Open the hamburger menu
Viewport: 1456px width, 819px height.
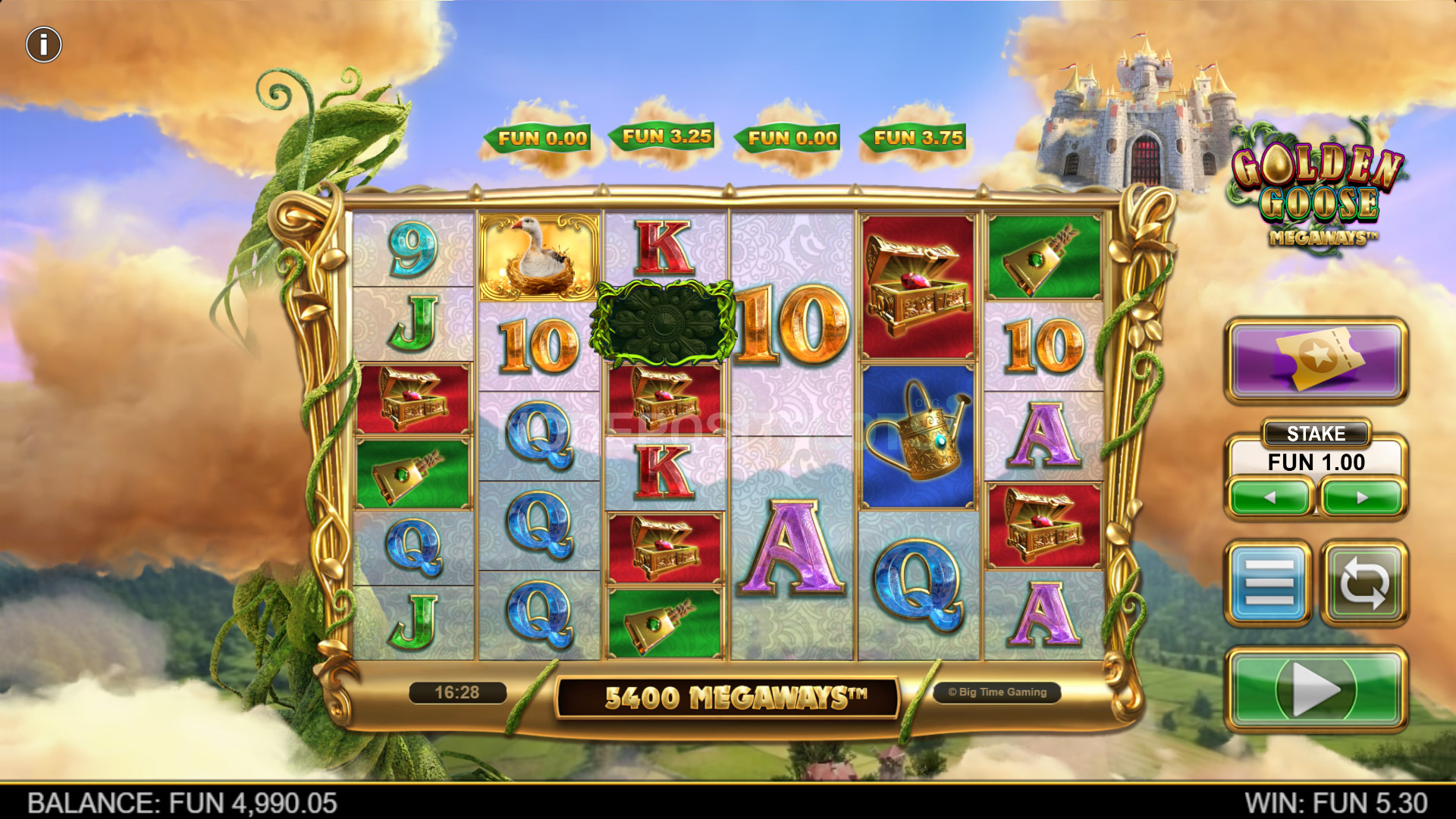[x=1269, y=582]
